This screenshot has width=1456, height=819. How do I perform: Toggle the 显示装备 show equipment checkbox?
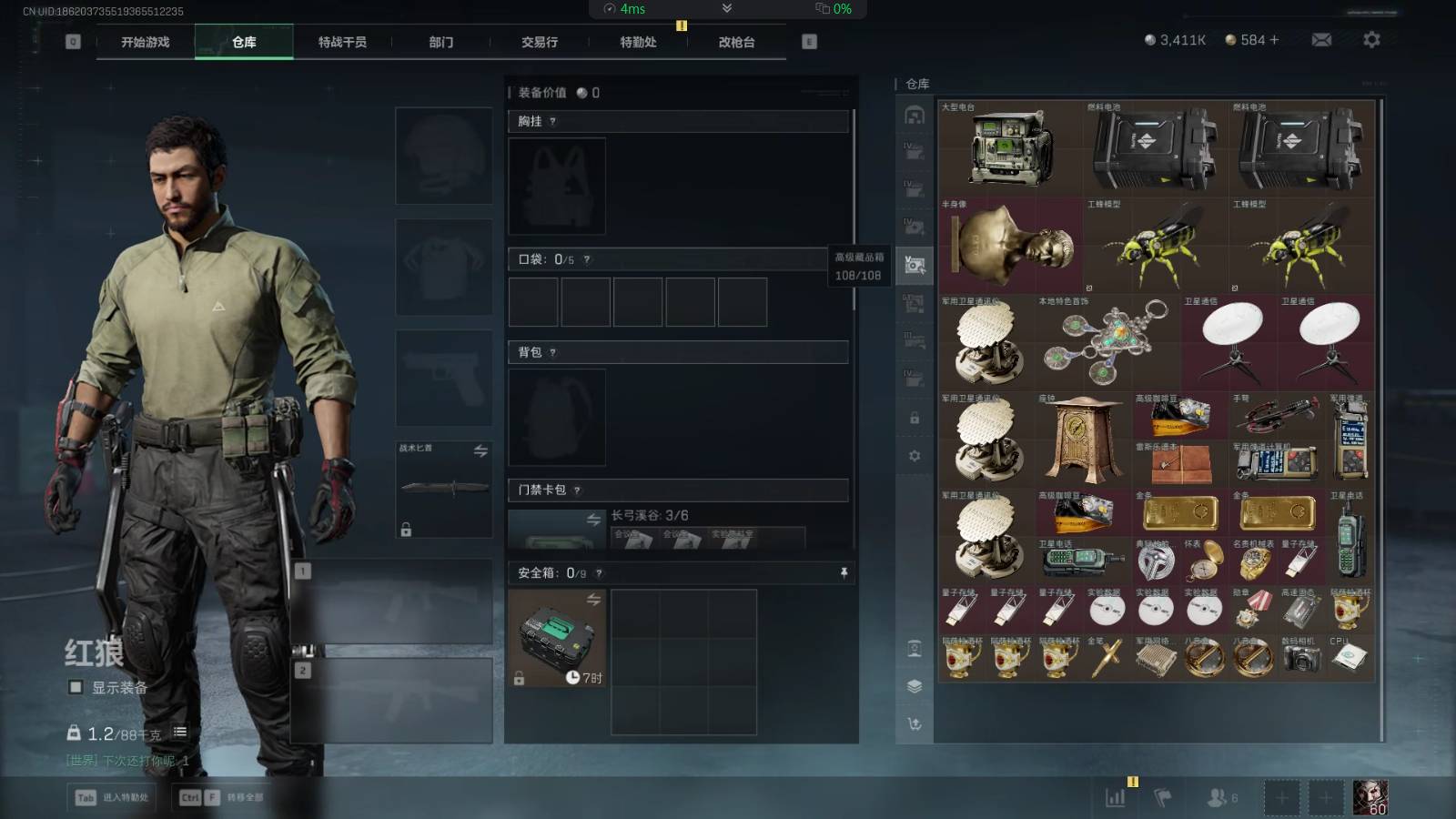coord(76,687)
